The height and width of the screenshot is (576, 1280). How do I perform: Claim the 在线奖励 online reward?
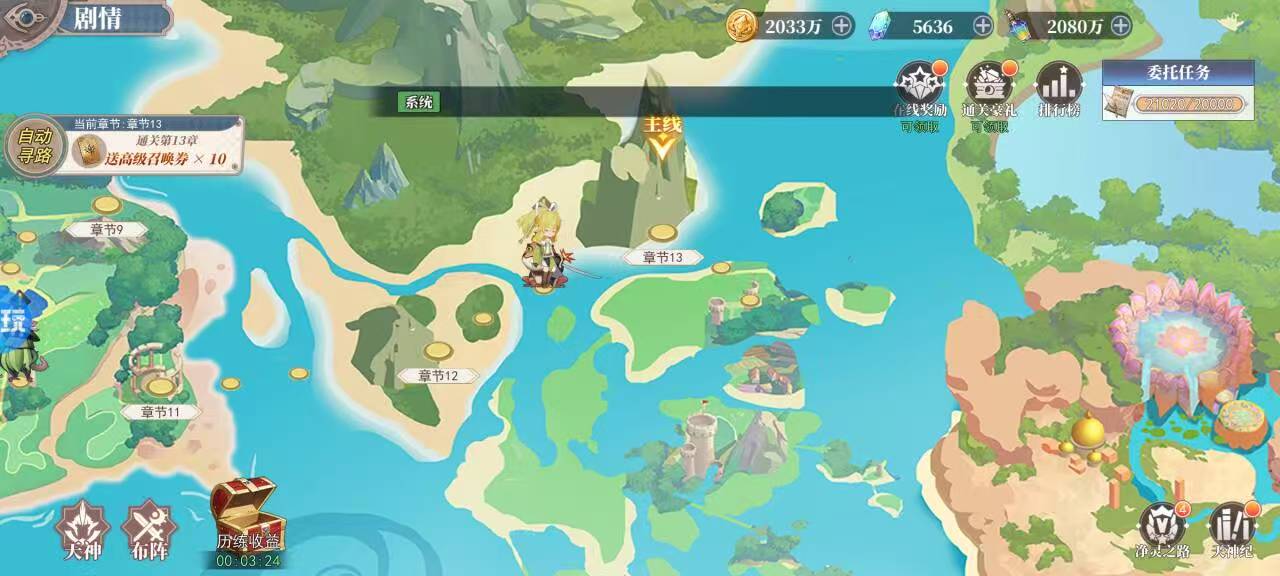[919, 88]
